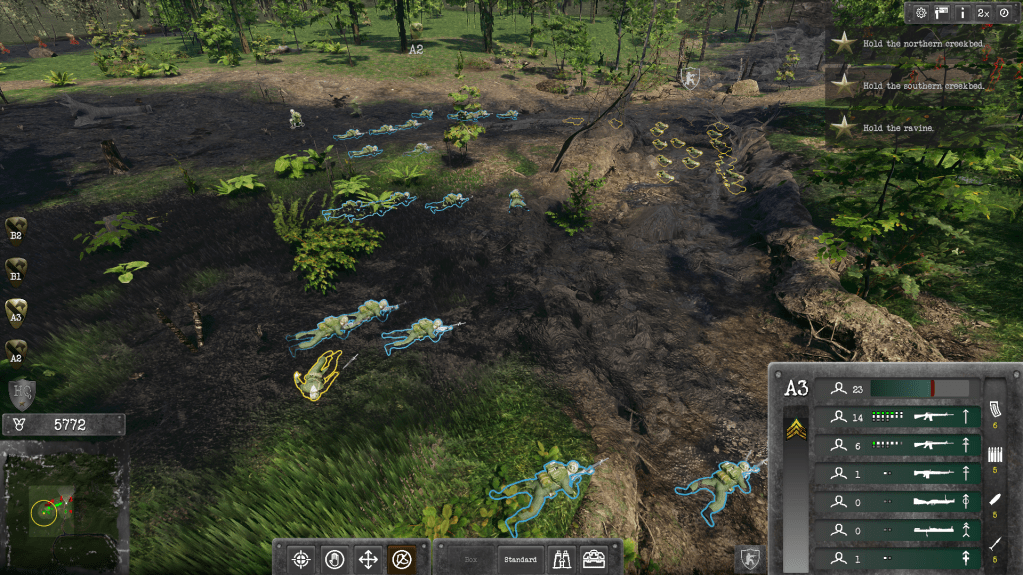Activate the four-arrow move order
This screenshot has width=1023, height=575.
368,559
